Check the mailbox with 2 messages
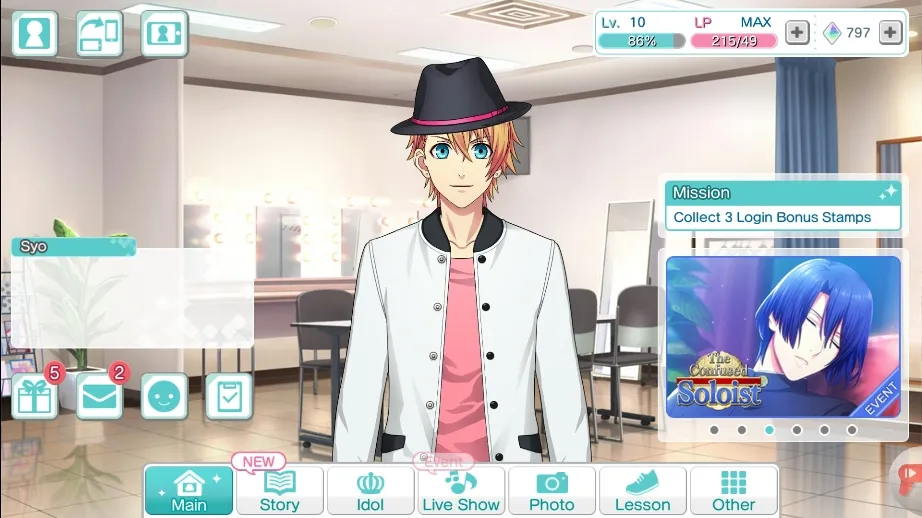The height and width of the screenshot is (518, 922). (99, 397)
